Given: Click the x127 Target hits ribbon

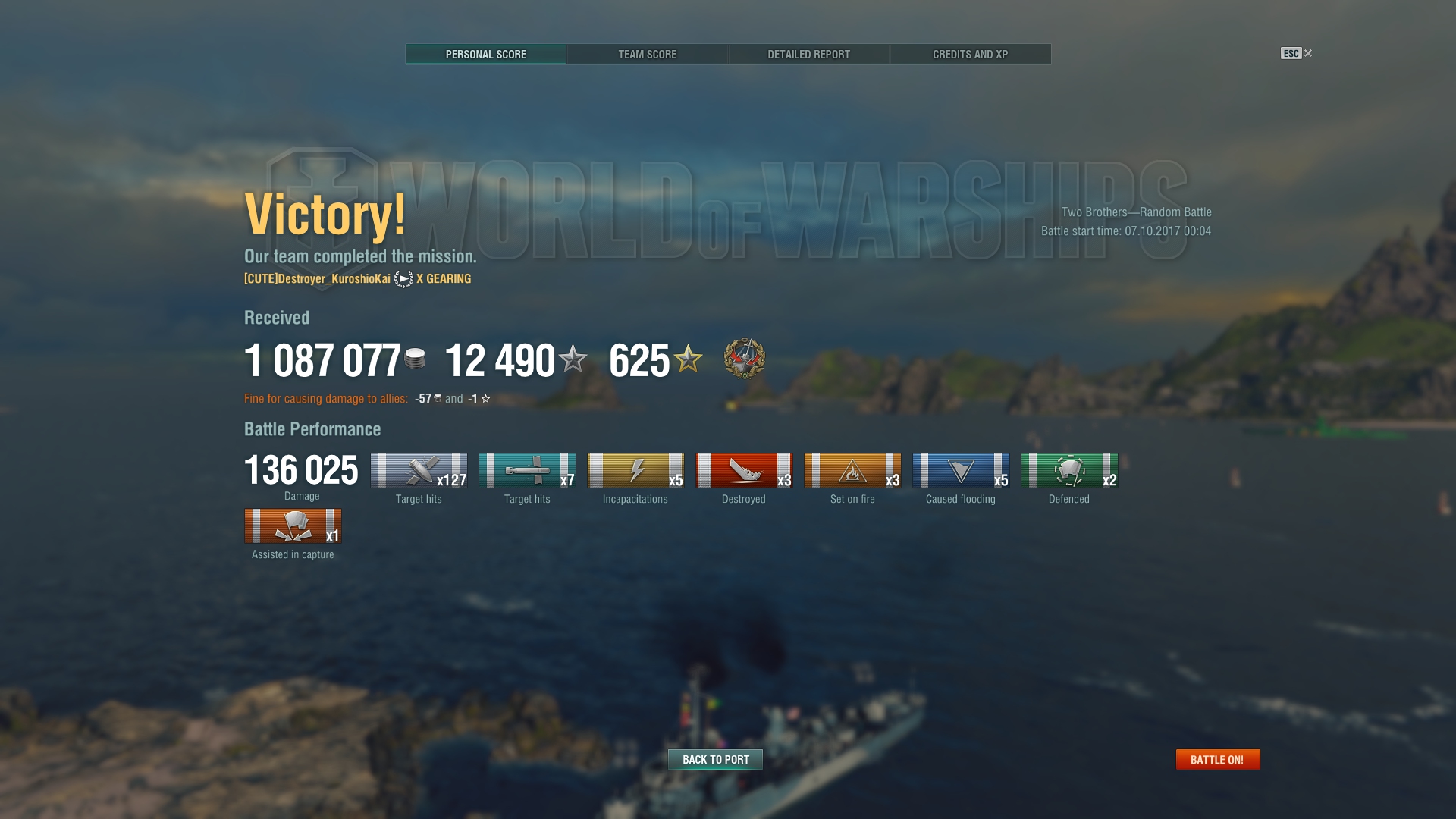Looking at the screenshot, I should tap(419, 471).
